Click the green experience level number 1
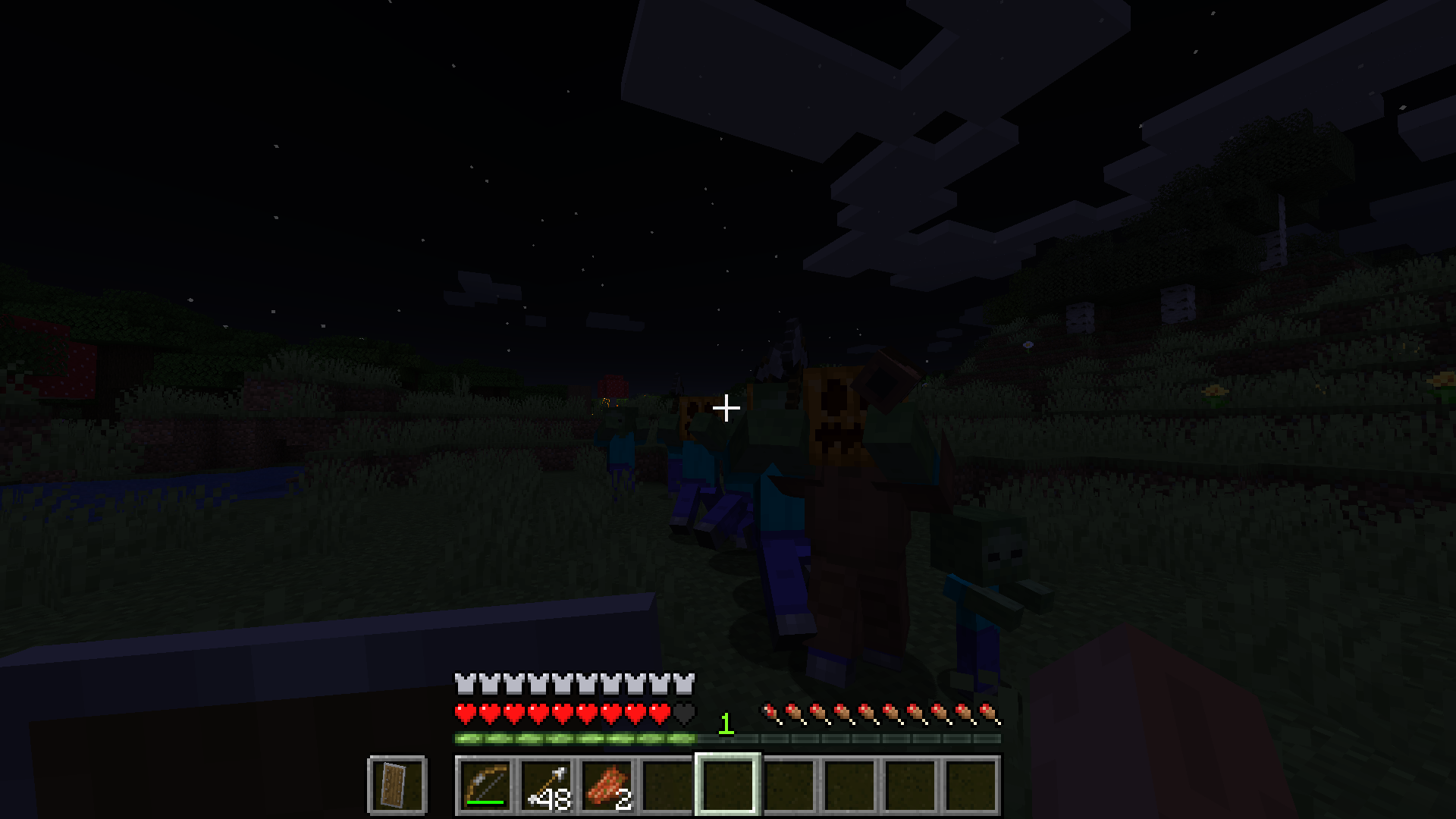The height and width of the screenshot is (819, 1456). [x=726, y=723]
